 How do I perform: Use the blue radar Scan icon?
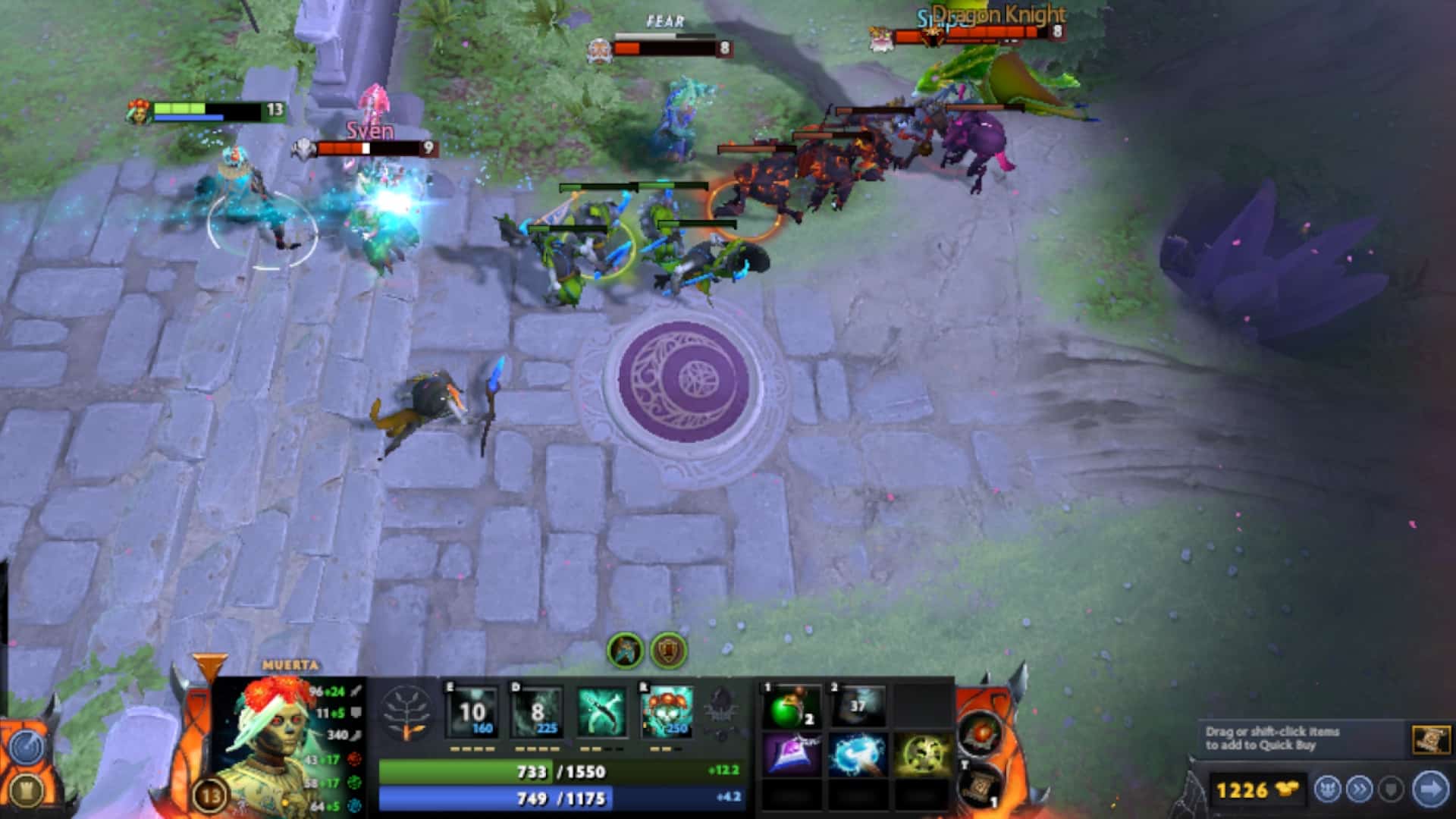click(x=28, y=747)
